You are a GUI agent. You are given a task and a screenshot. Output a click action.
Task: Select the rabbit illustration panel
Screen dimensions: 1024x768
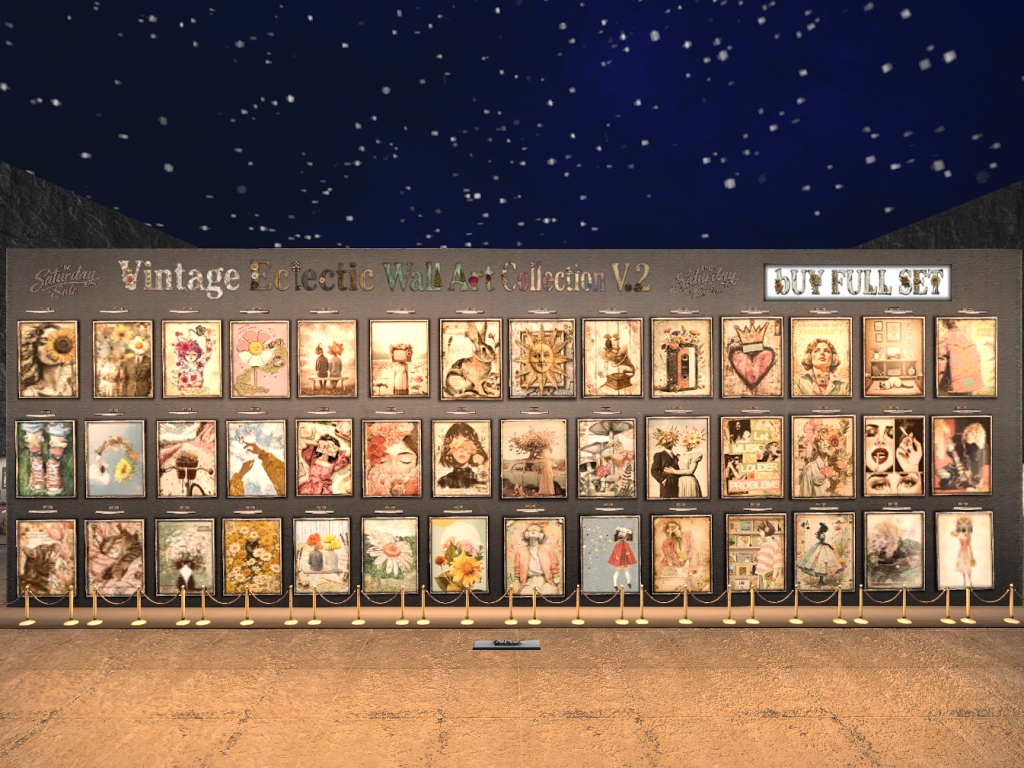tap(471, 359)
